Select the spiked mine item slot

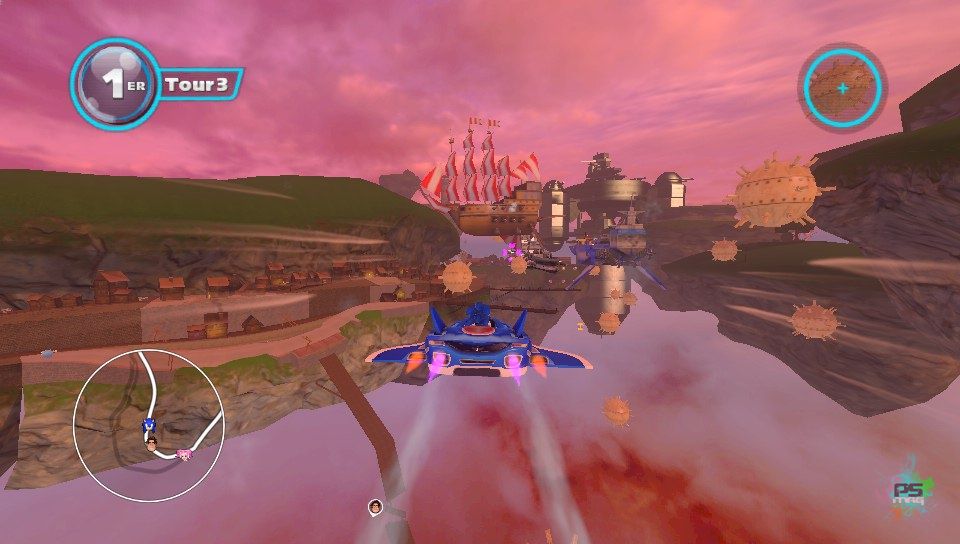842,88
